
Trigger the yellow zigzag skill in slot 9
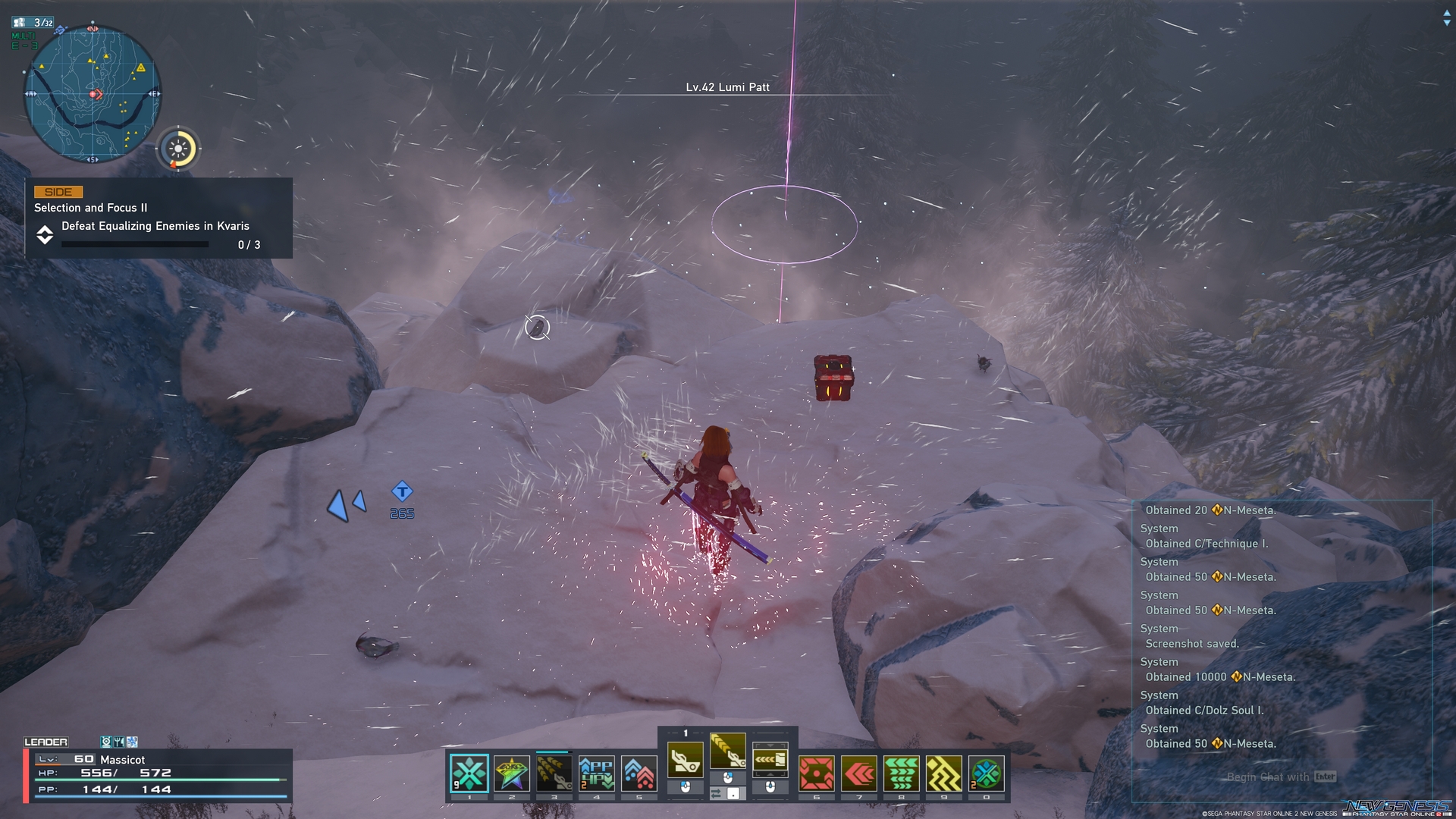click(x=944, y=773)
